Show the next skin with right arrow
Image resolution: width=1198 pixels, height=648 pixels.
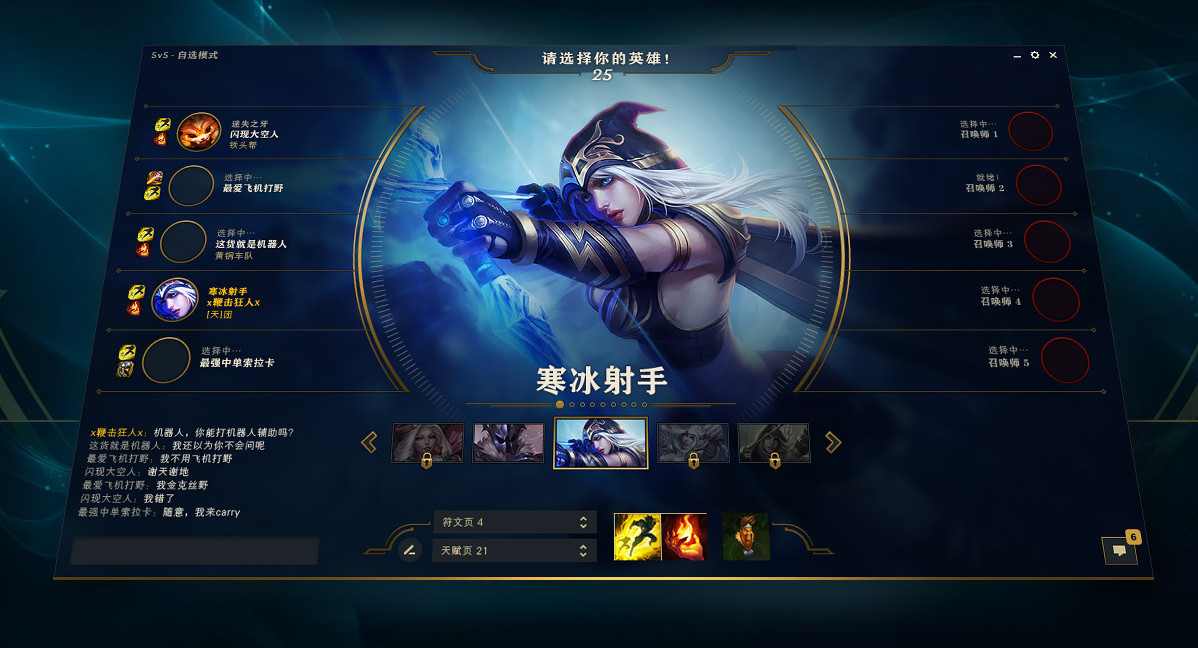pos(833,442)
